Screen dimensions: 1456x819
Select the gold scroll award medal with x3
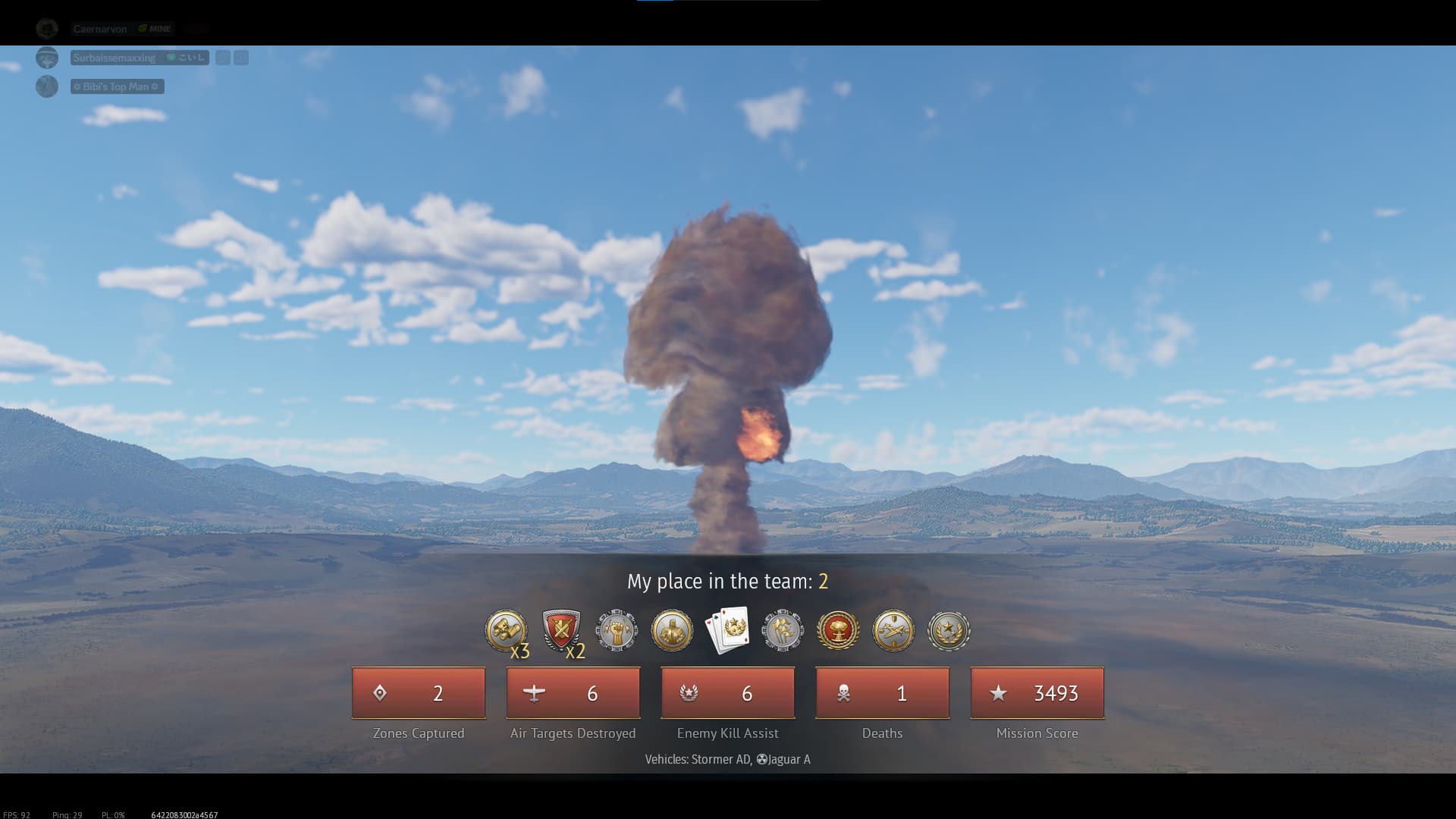[x=506, y=630]
